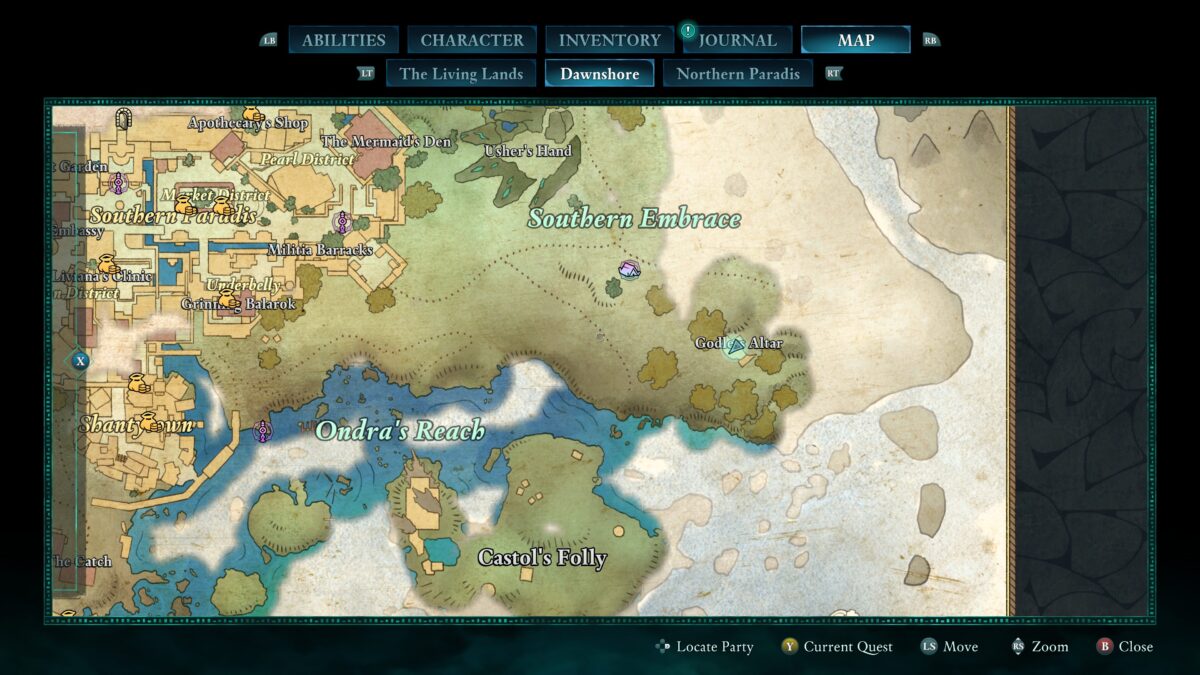Select the Liviana's Clinic shop marker
The height and width of the screenshot is (675, 1200).
[x=108, y=265]
